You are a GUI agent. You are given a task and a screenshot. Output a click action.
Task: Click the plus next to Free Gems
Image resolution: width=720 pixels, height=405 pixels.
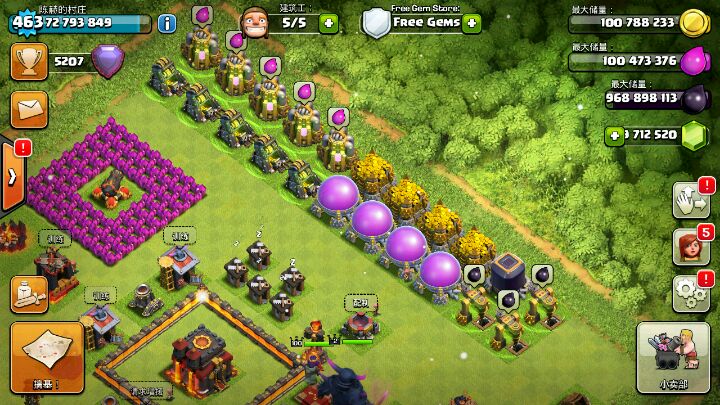(x=472, y=22)
